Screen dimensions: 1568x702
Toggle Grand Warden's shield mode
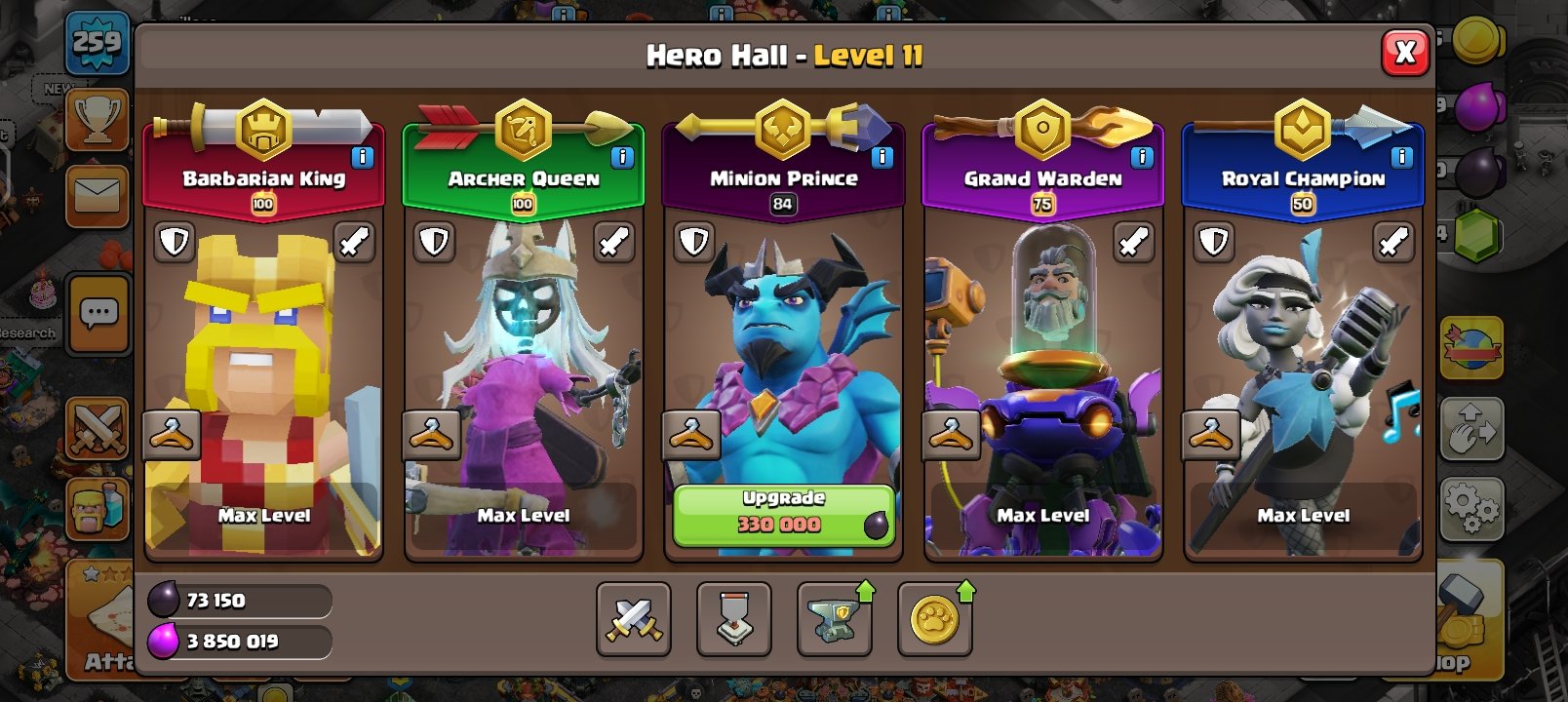[x=953, y=243]
